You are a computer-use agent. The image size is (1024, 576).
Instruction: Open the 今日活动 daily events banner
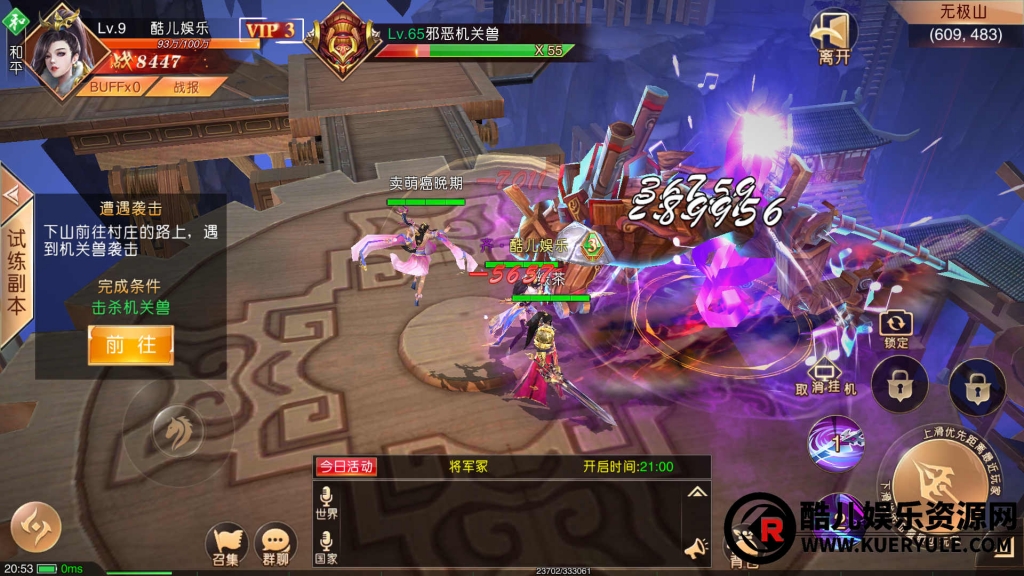(346, 467)
